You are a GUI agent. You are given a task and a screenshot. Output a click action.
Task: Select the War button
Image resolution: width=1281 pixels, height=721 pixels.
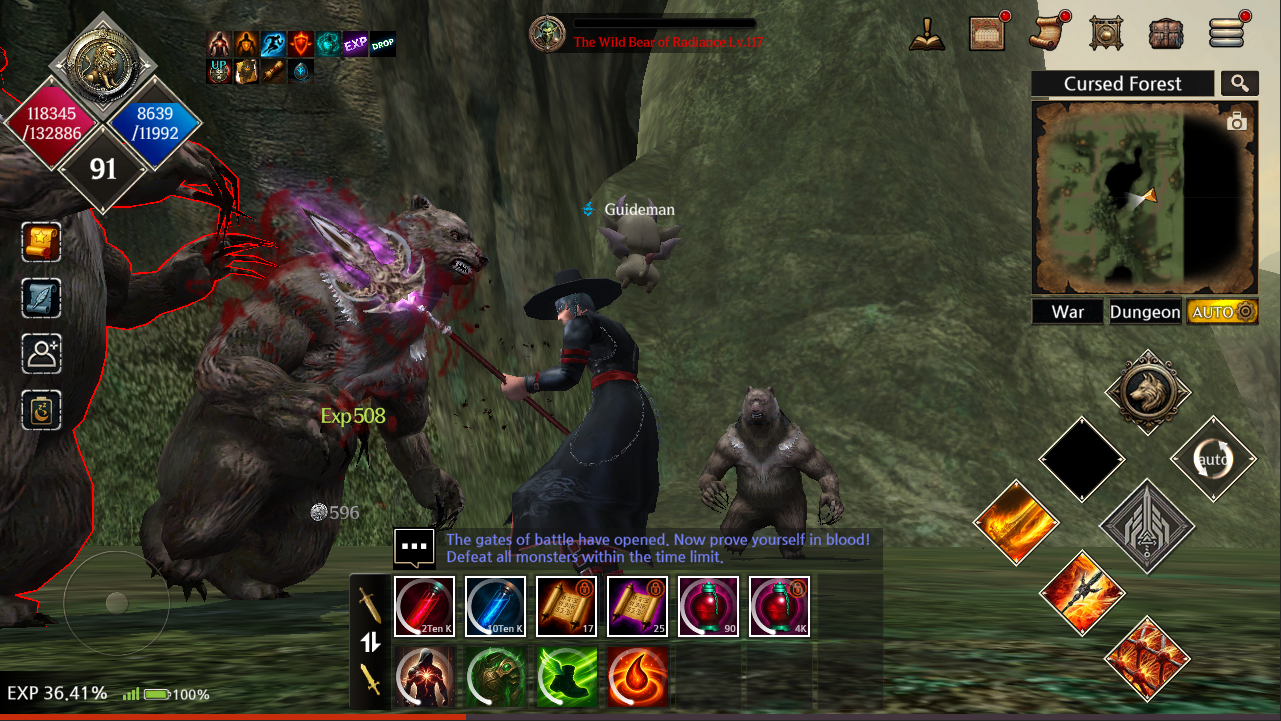1068,312
